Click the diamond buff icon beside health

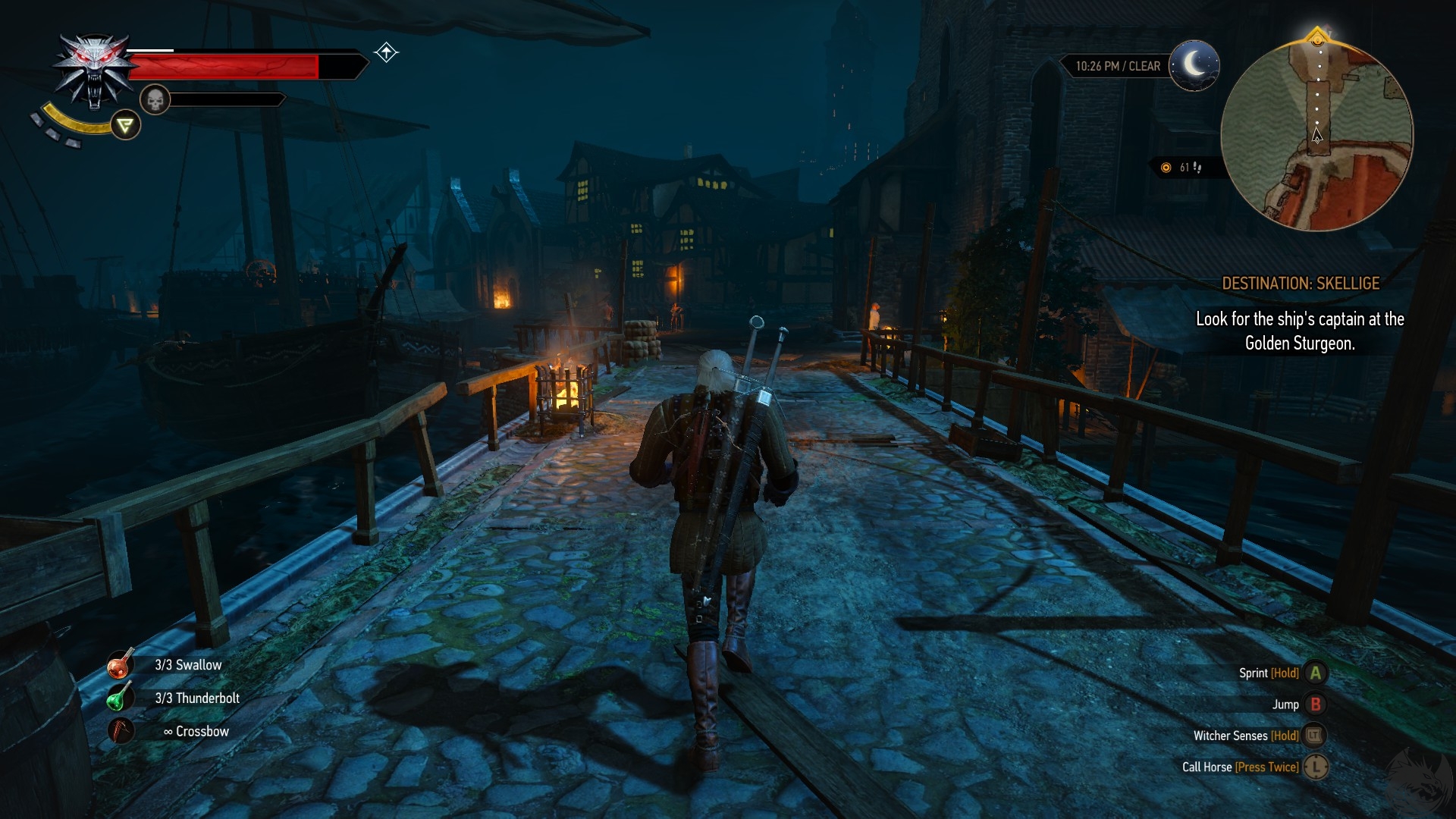tap(386, 52)
